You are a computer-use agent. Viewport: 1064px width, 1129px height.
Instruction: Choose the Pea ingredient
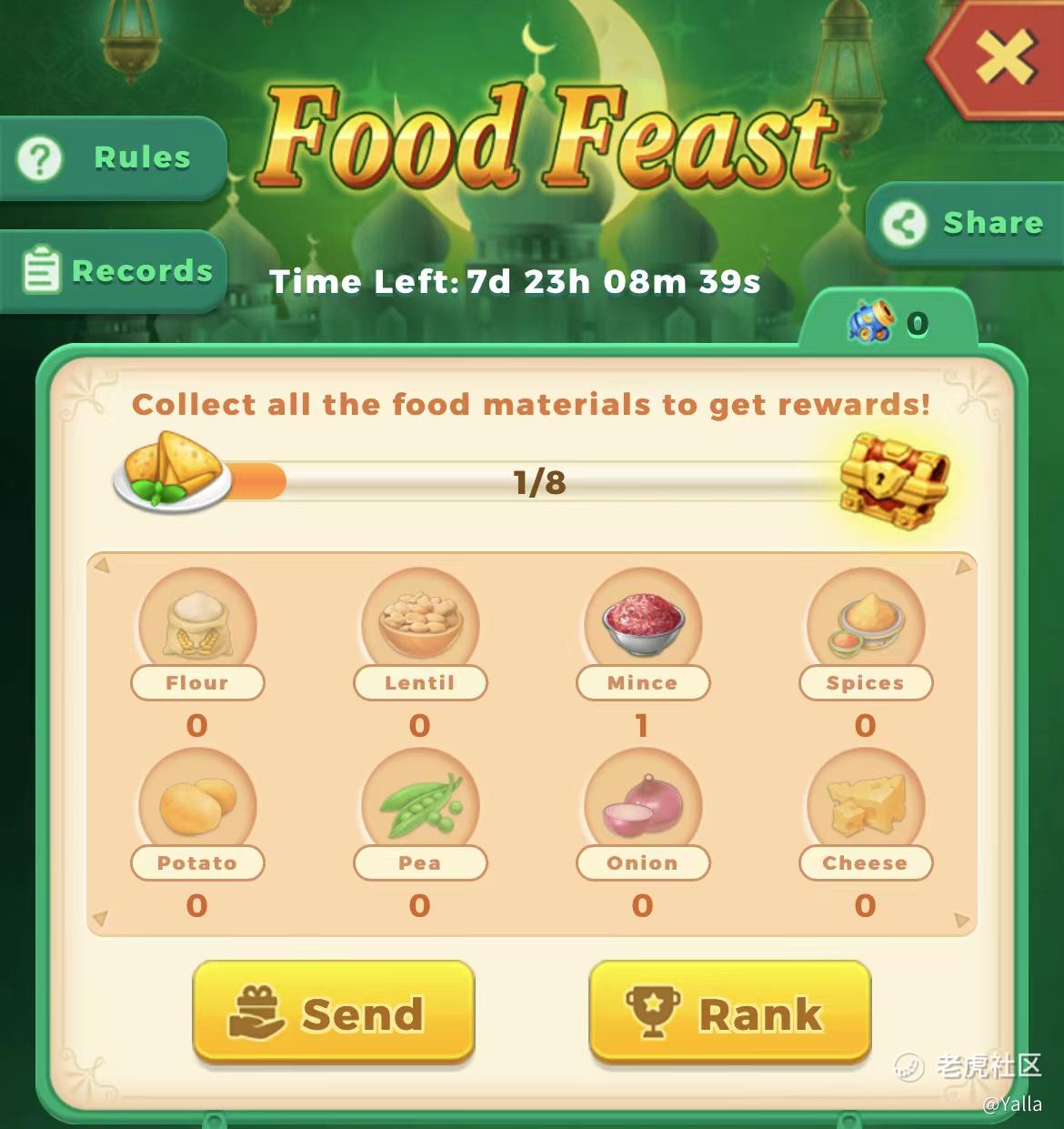pos(420,806)
